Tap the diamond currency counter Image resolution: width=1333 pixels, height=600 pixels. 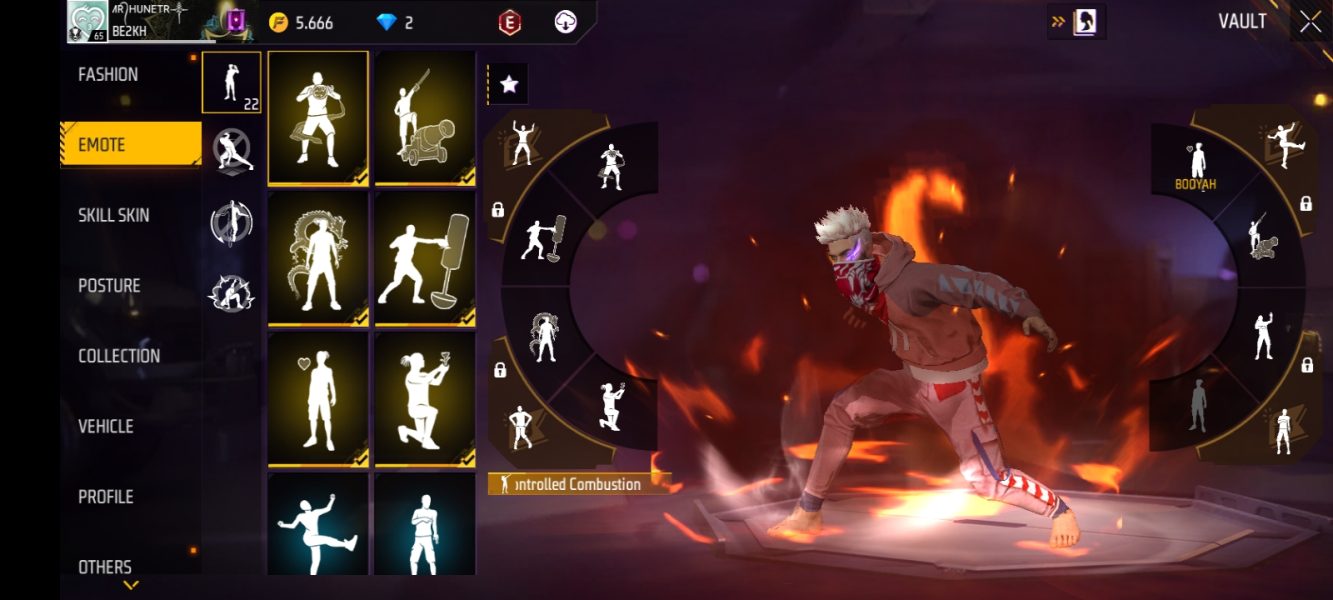(394, 22)
